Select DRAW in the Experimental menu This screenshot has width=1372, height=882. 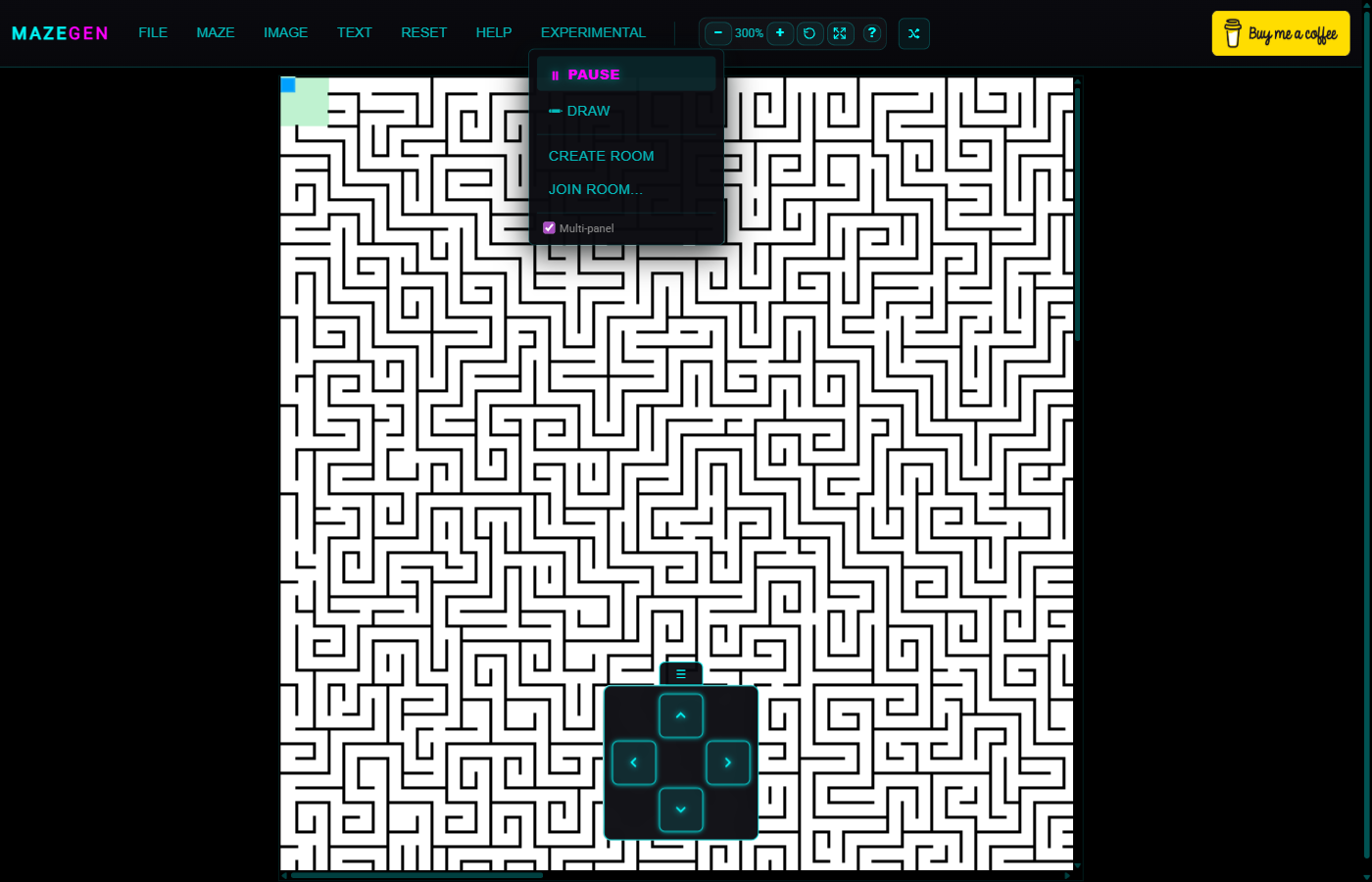587,111
